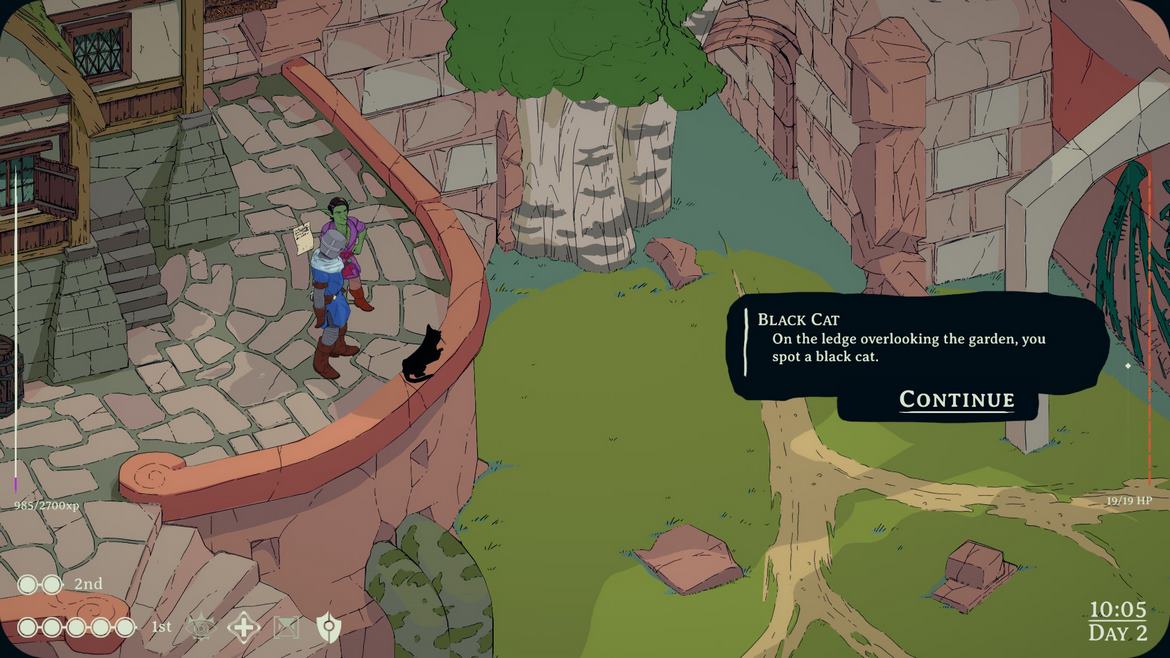Click the spiked eye ability icon
1170x658 pixels.
pos(201,627)
